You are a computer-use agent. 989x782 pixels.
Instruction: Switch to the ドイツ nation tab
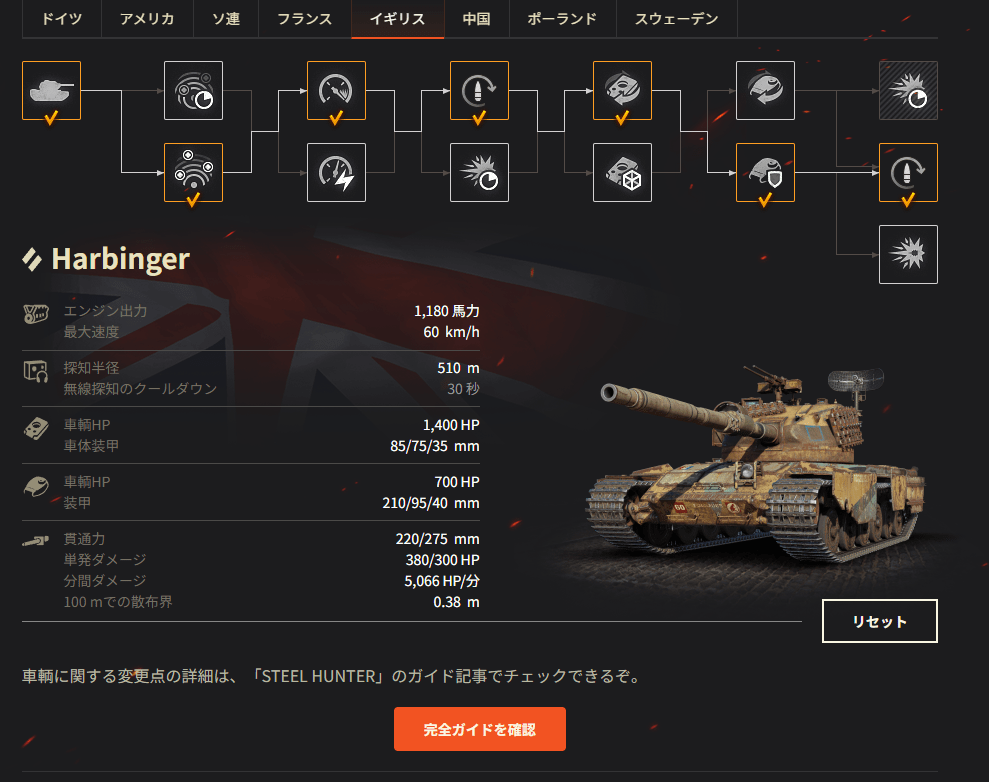tap(61, 19)
